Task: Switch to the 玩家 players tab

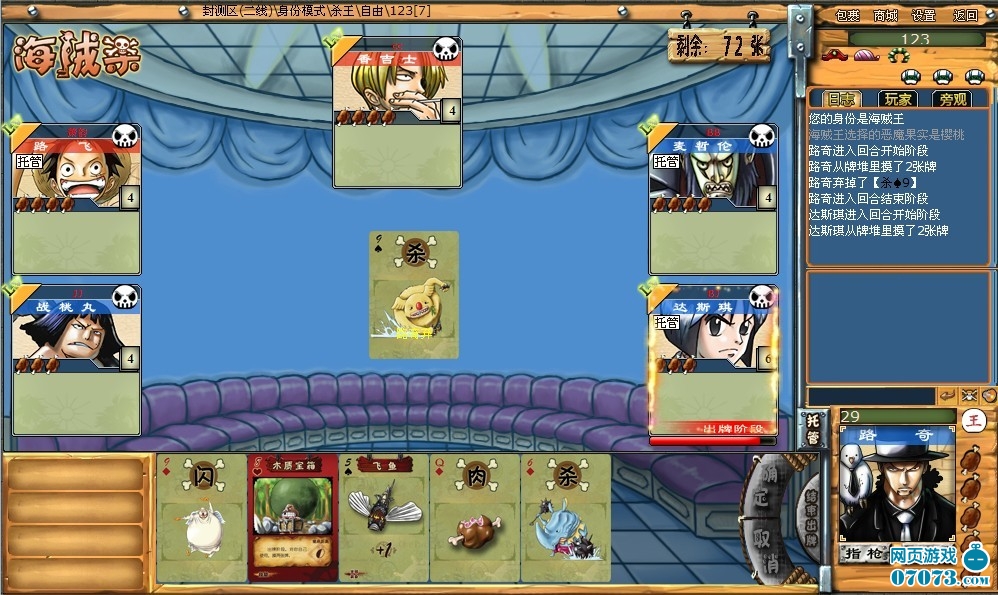Action: pos(897,99)
